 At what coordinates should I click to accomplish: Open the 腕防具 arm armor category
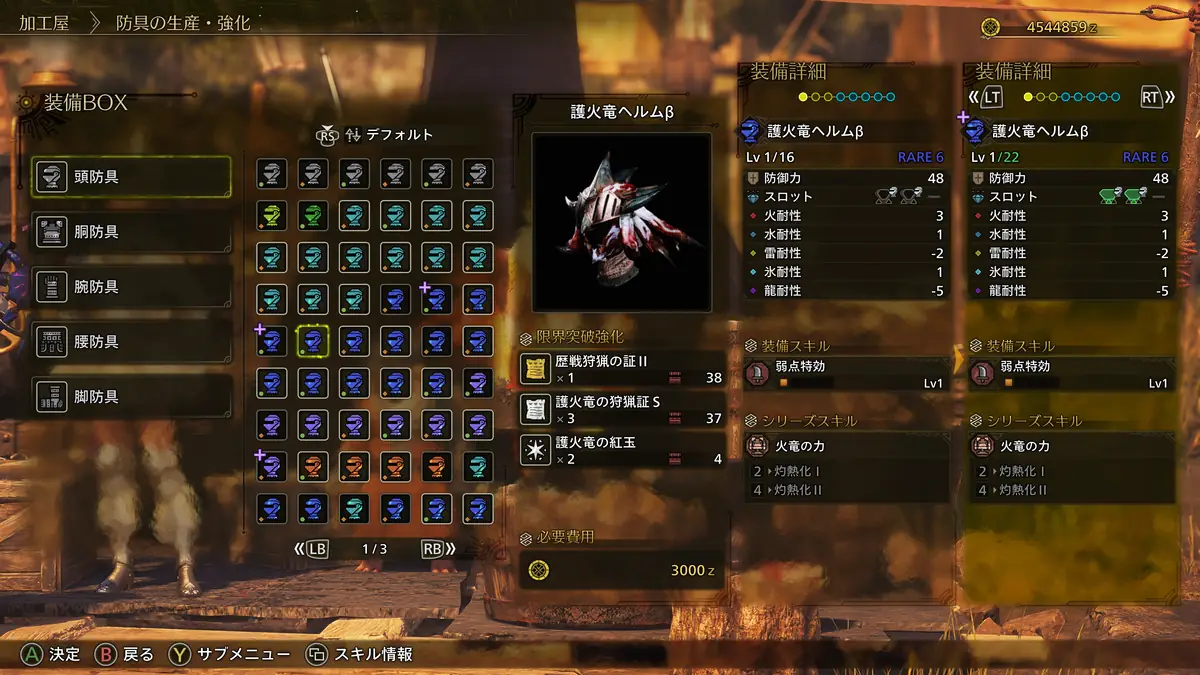[131, 287]
